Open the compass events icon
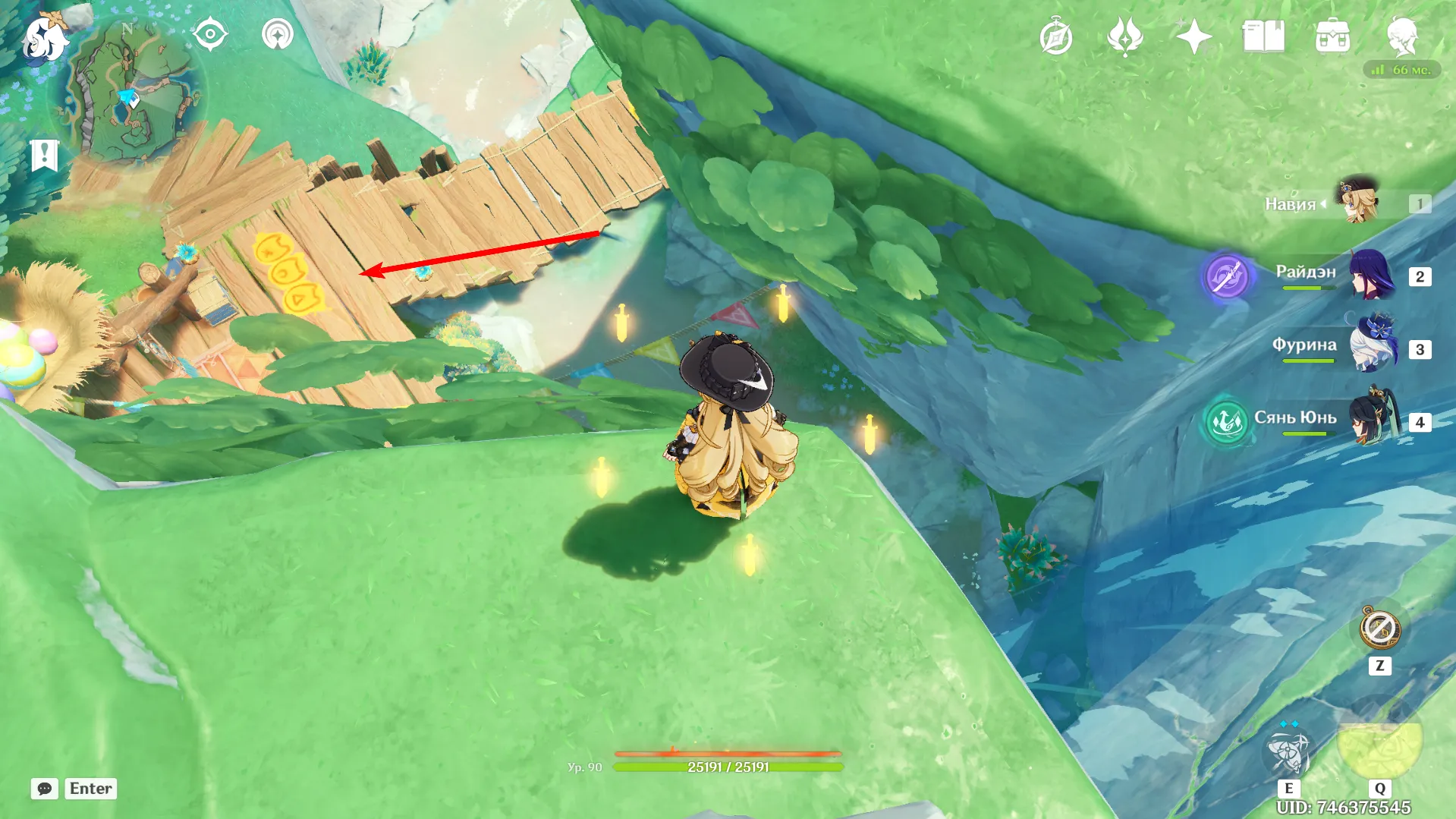This screenshot has height=819, width=1456. pyautogui.click(x=1055, y=37)
